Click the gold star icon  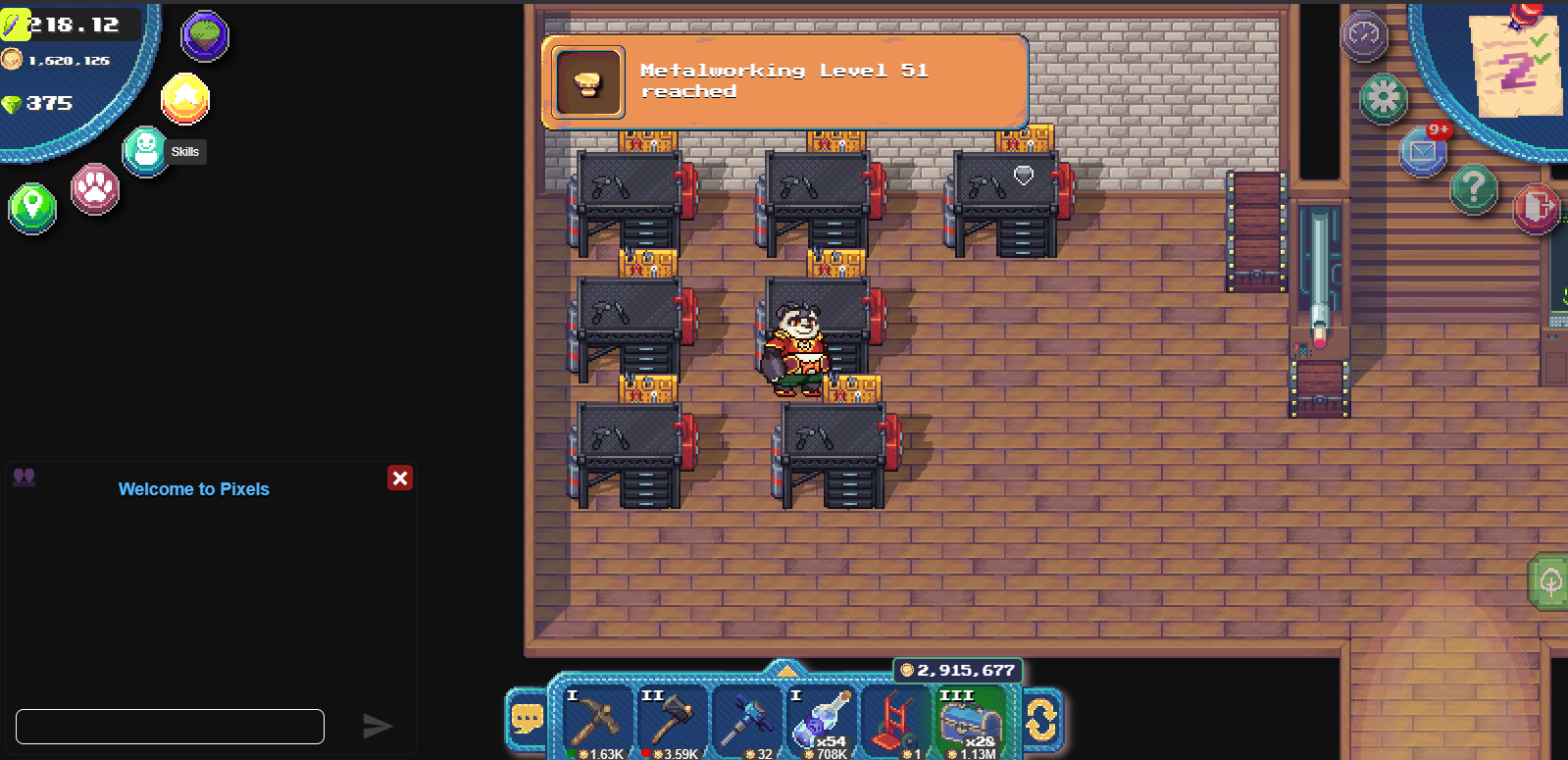[x=185, y=99]
